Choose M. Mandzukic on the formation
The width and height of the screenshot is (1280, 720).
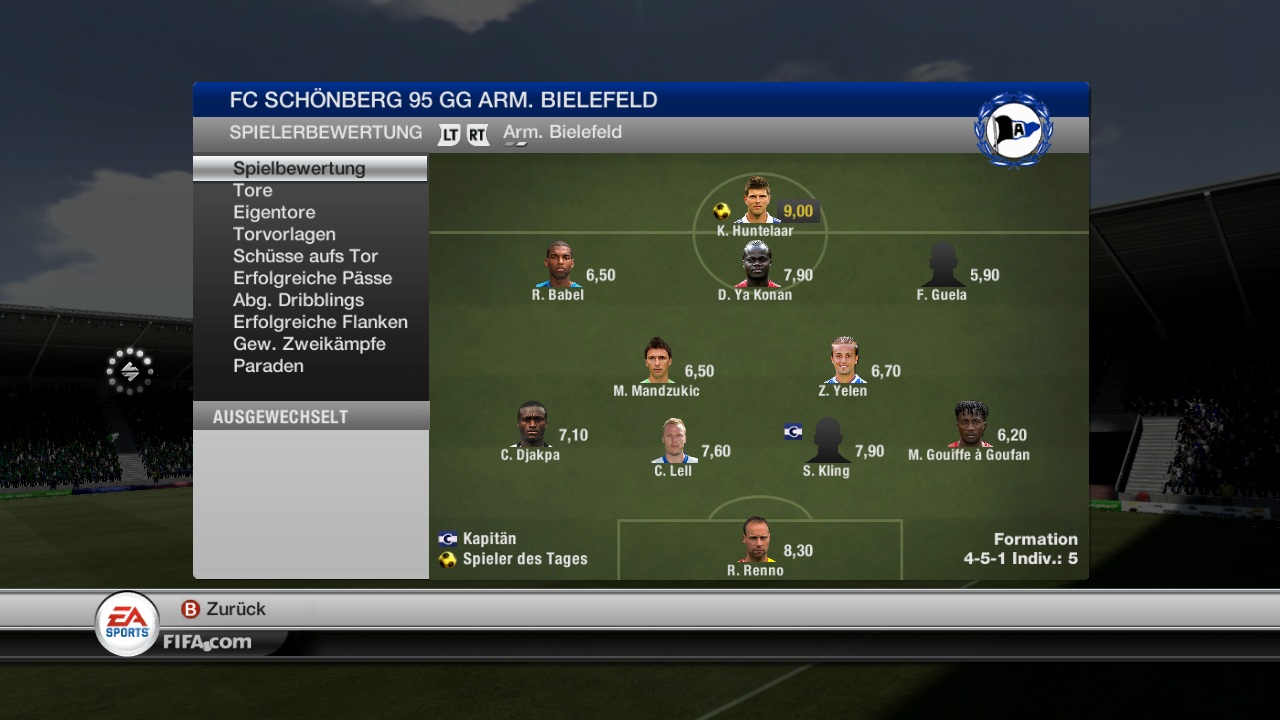pos(657,361)
